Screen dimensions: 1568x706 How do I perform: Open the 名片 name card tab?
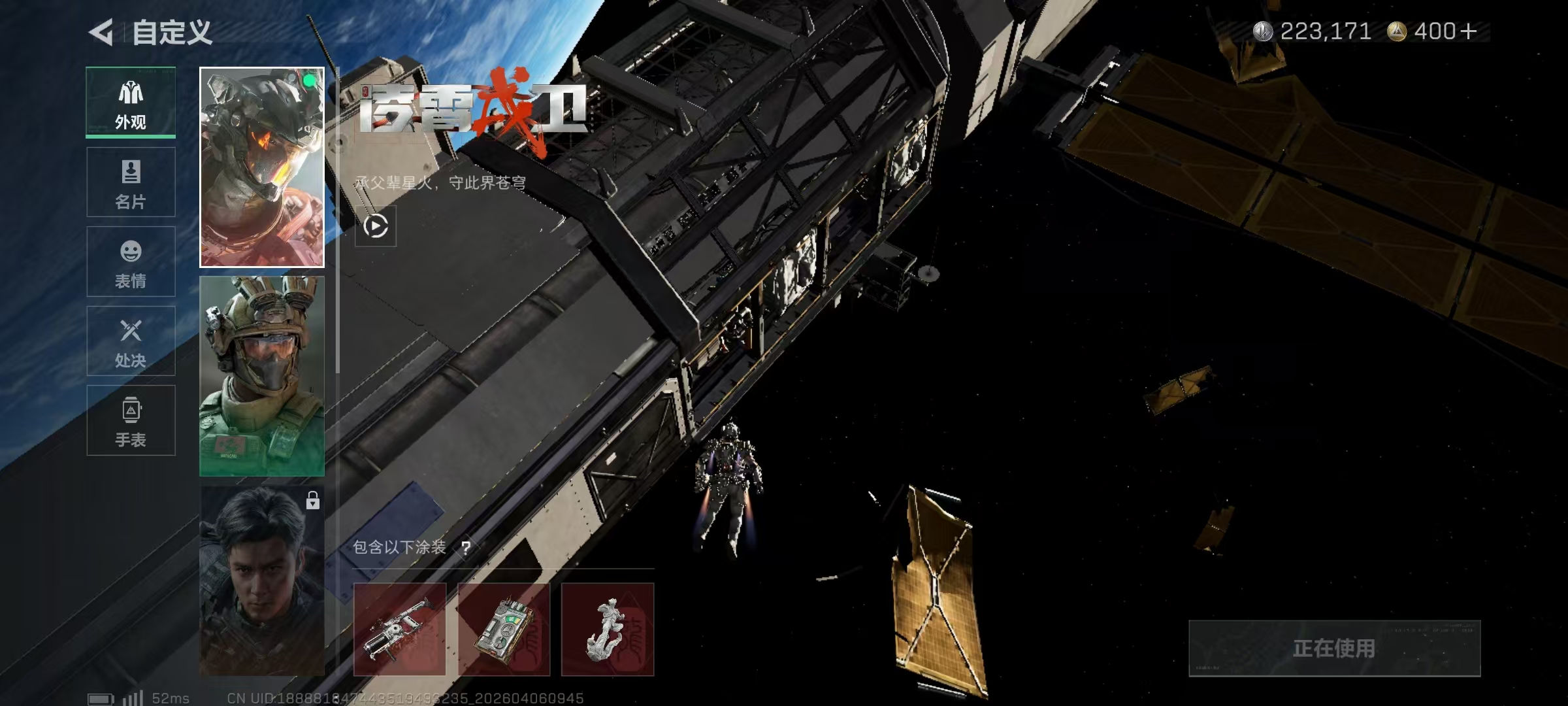[x=131, y=182]
